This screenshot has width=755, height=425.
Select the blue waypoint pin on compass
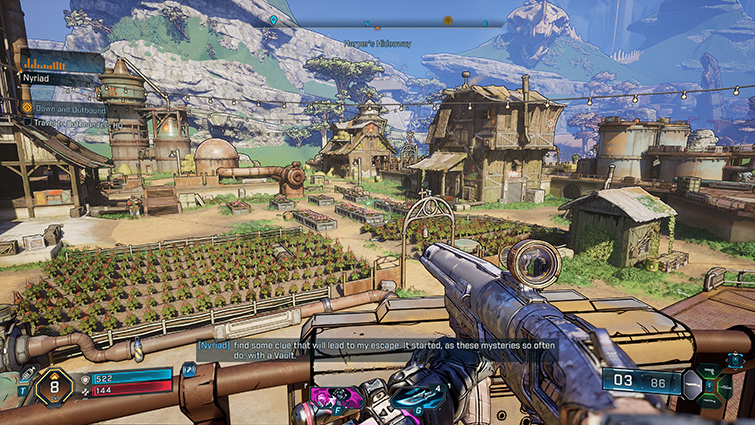(273, 20)
